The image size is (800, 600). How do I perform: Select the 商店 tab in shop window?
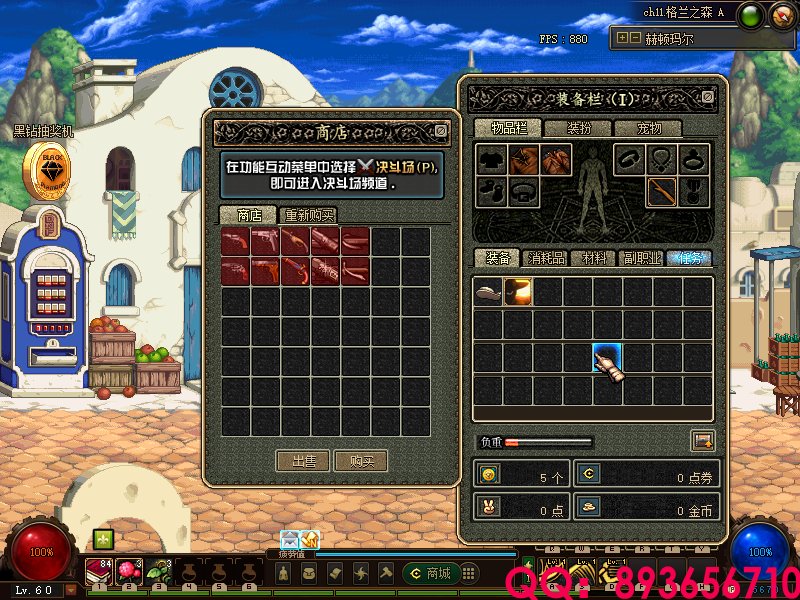click(x=249, y=215)
